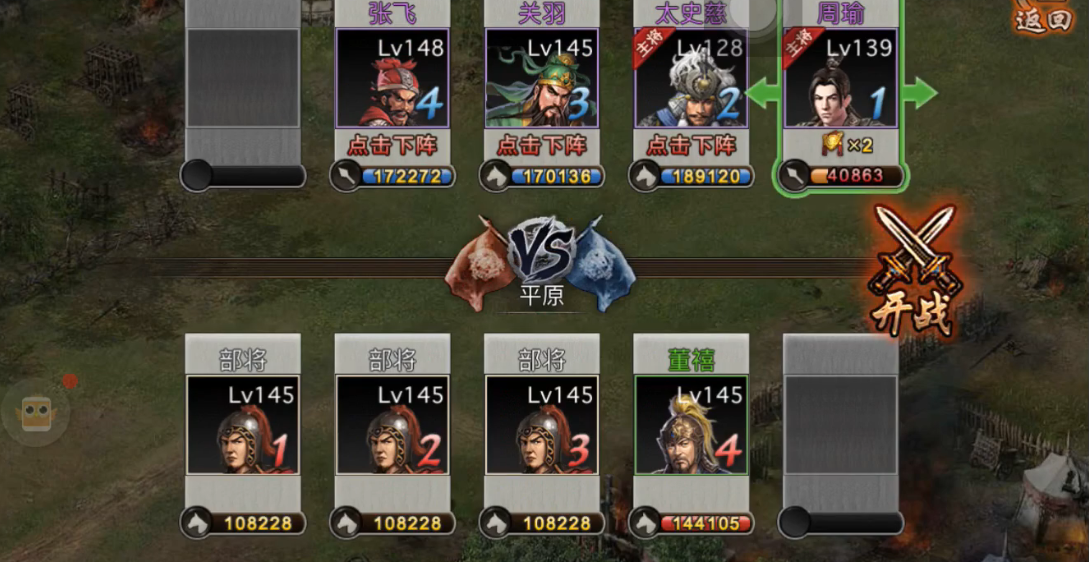Viewport: 1089px width, 562px height.
Task: Remove 太史慈 via 点击下阵
Action: click(691, 146)
